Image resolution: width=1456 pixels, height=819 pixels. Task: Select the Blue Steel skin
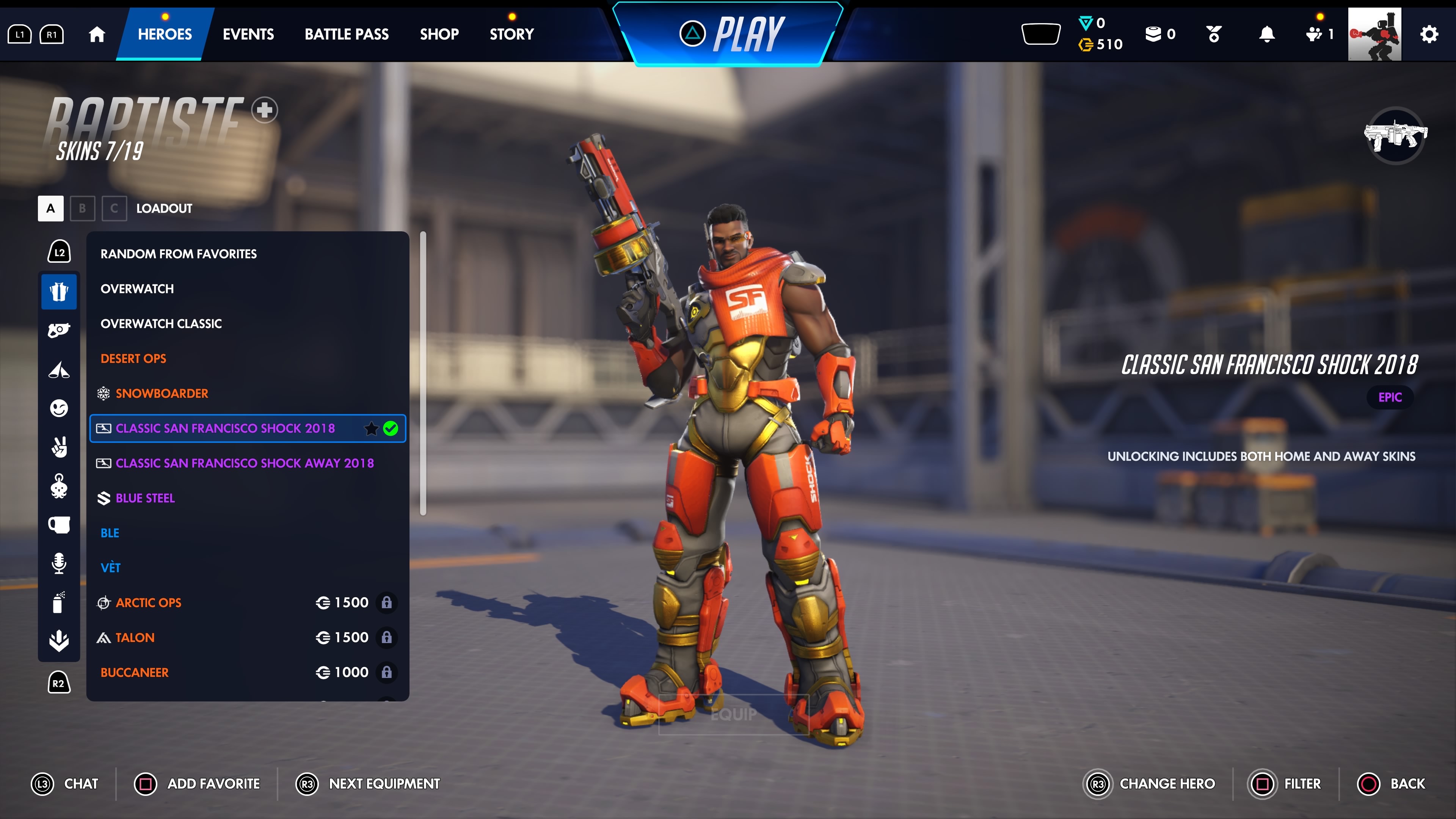click(x=145, y=498)
